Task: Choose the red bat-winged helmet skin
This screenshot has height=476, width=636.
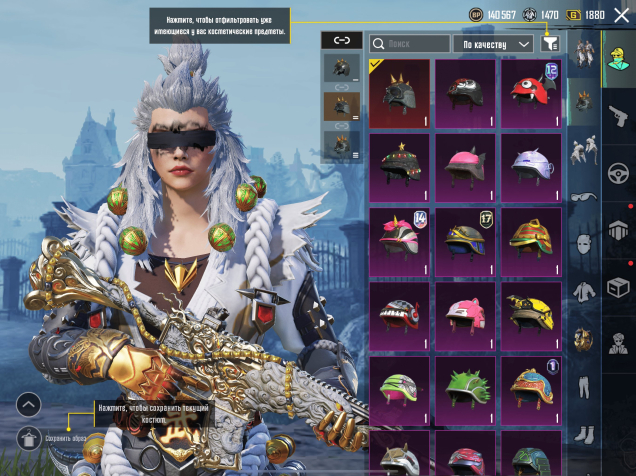Action: (x=465, y=94)
